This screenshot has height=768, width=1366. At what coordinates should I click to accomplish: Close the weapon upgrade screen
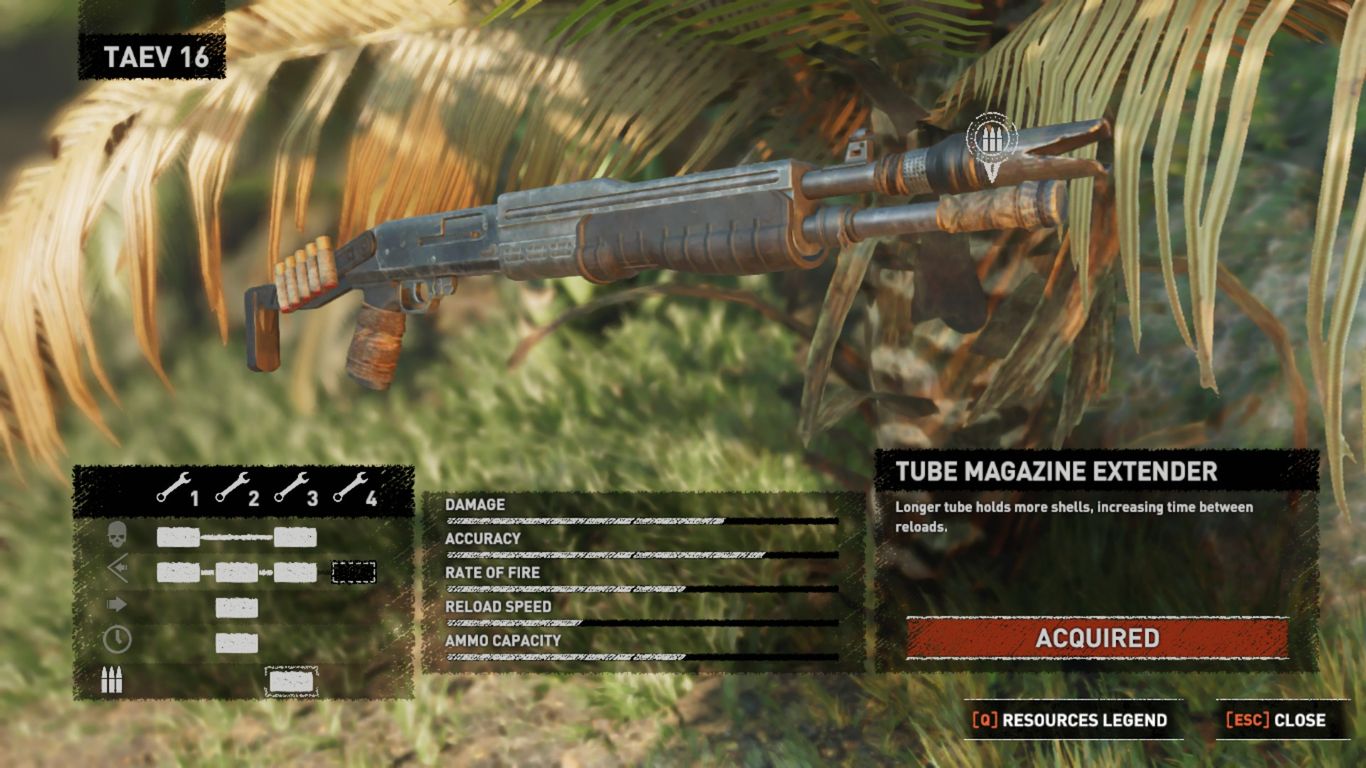click(x=1283, y=720)
